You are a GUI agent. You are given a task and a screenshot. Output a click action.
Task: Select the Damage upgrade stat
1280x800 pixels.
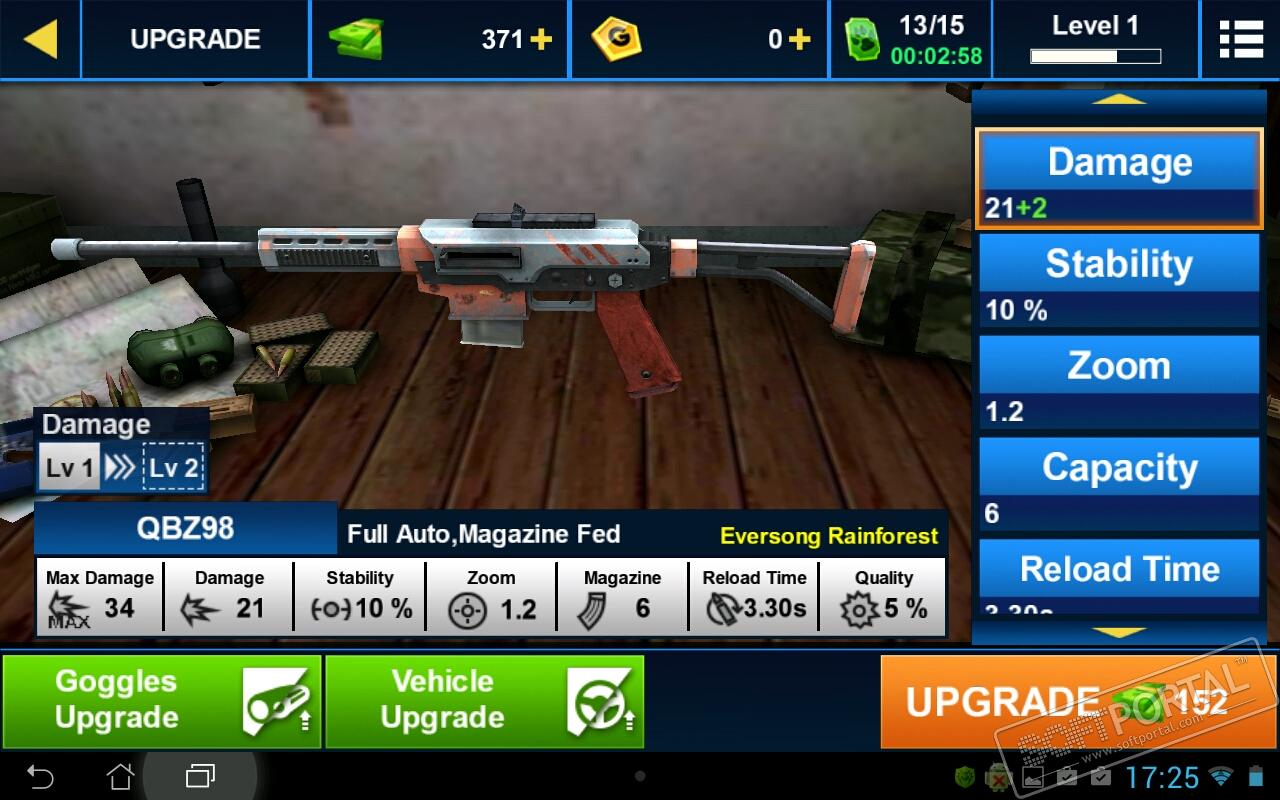[1119, 179]
